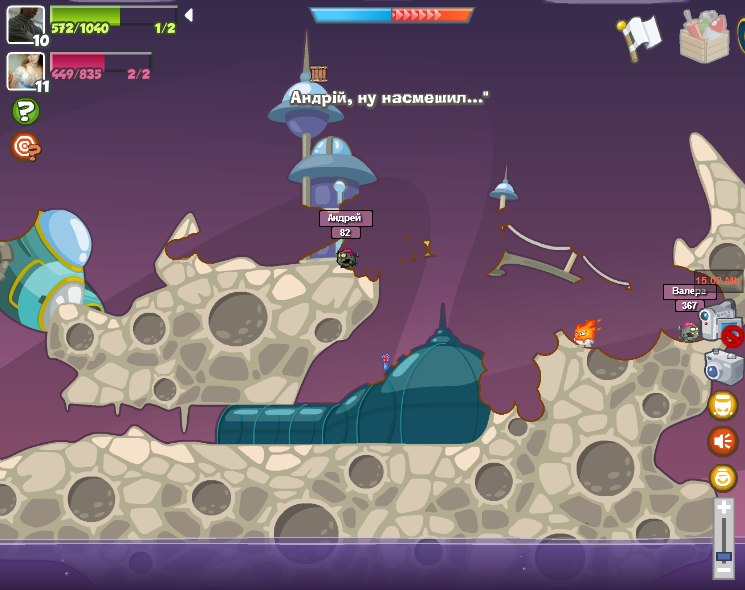Click the yellow button below the speaker
This screenshot has width=745, height=590.
pos(723,477)
